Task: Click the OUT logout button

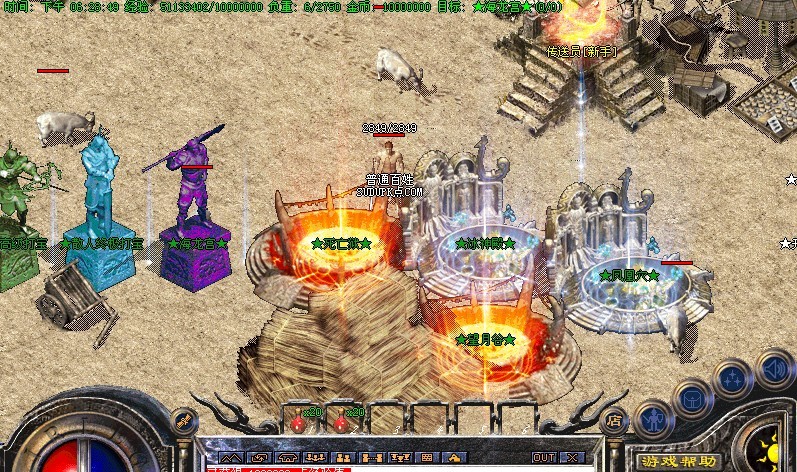Action: click(544, 457)
